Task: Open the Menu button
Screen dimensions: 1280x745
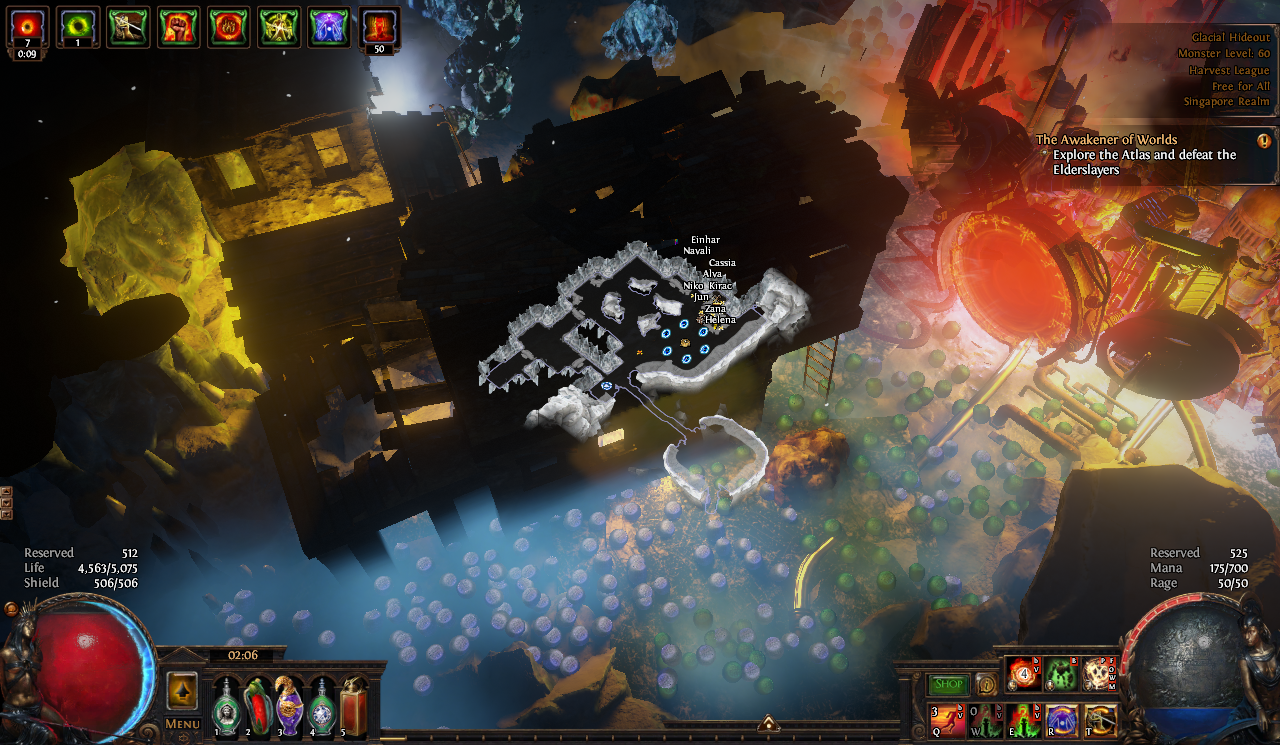Action: (x=182, y=723)
